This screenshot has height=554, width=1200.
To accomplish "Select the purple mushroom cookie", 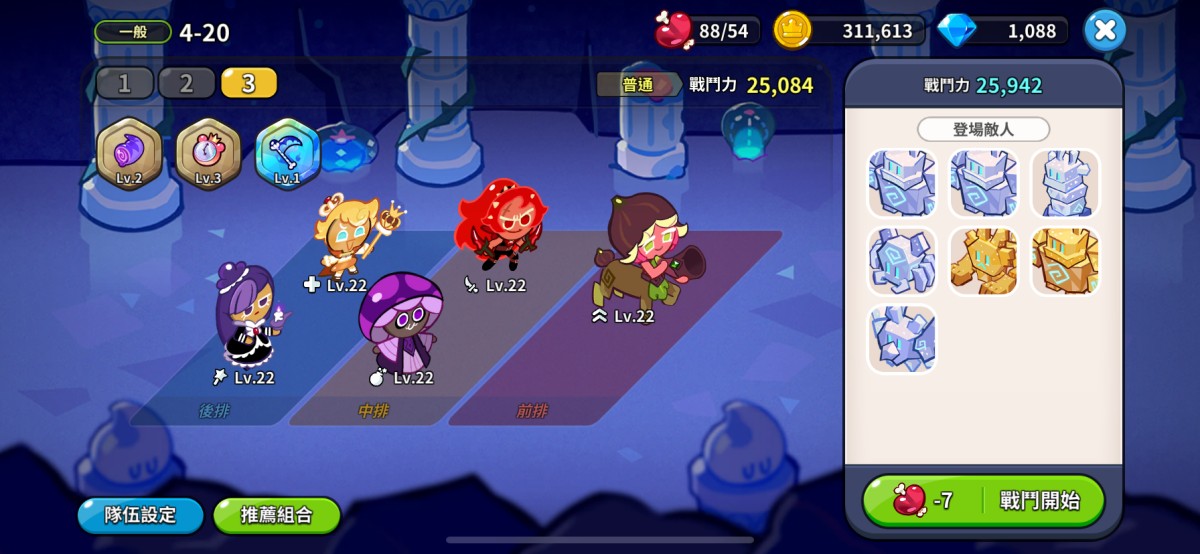I will 400,320.
